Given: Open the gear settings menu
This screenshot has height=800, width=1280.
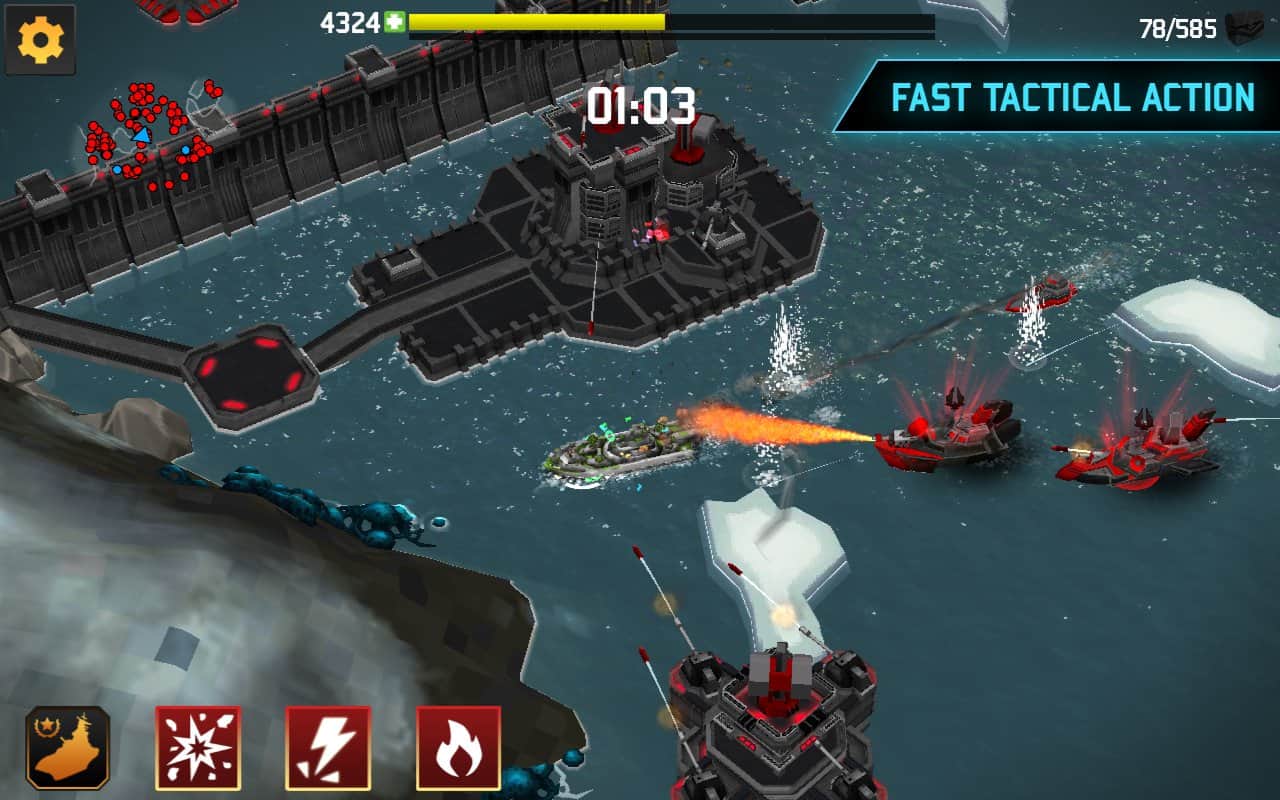Looking at the screenshot, I should click(x=41, y=40).
